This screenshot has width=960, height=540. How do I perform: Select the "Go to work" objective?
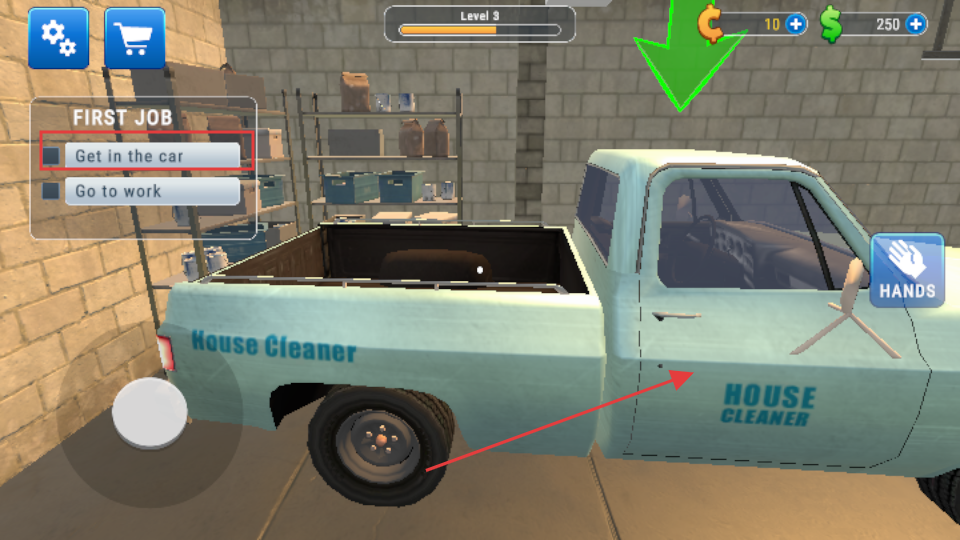(x=152, y=191)
